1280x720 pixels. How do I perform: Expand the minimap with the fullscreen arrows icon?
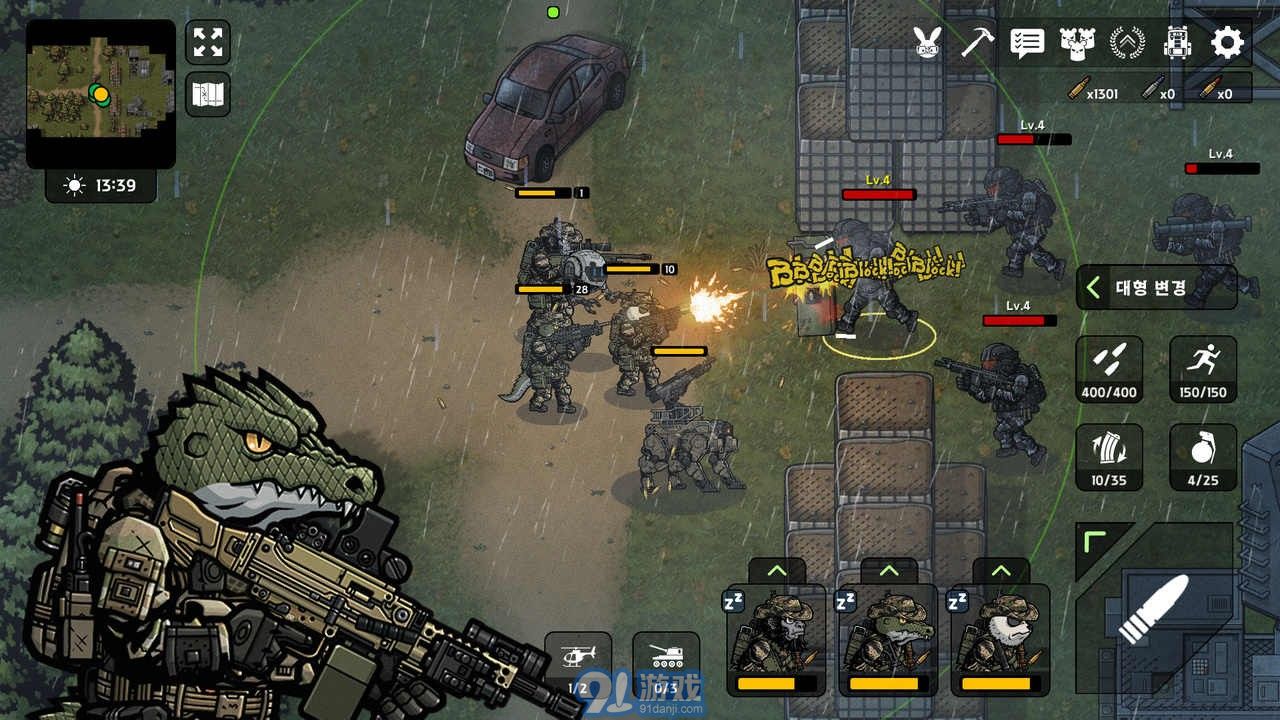pos(207,41)
